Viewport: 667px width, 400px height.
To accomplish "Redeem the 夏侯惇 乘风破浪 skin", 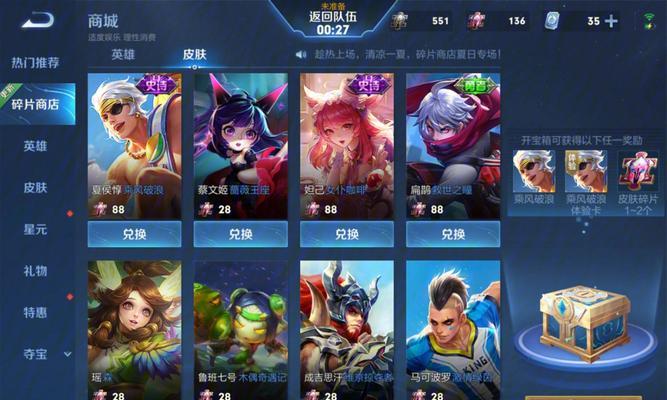I will point(134,234).
